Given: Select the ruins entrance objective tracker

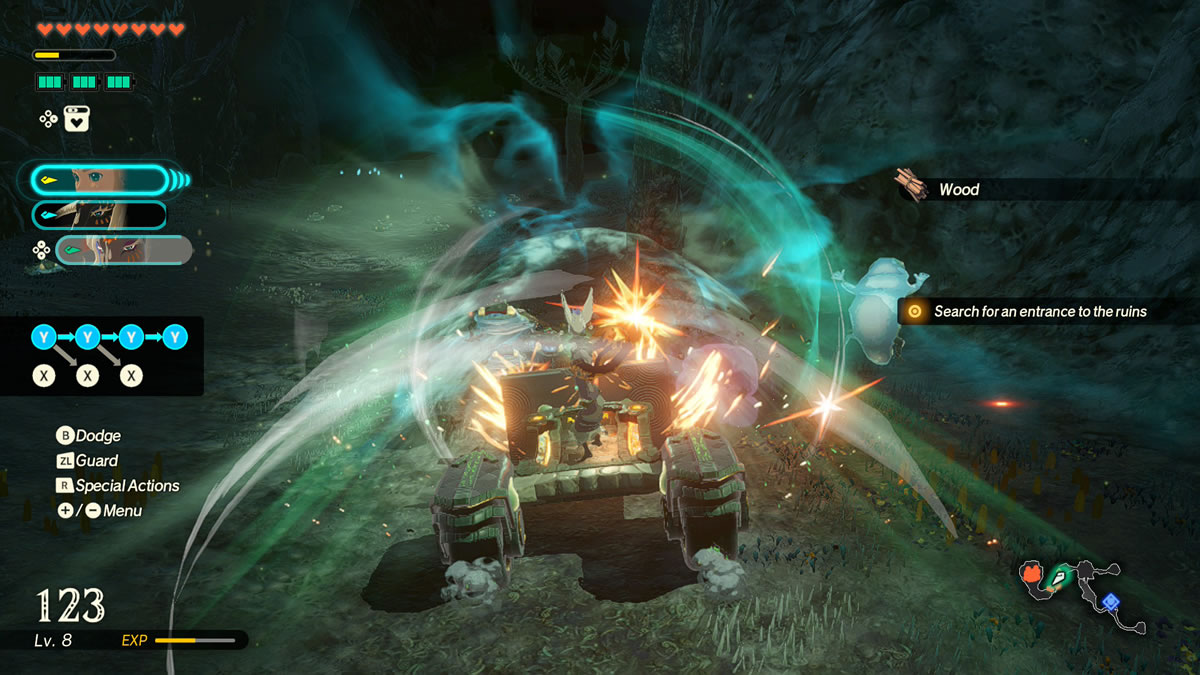Looking at the screenshot, I should click(1040, 312).
